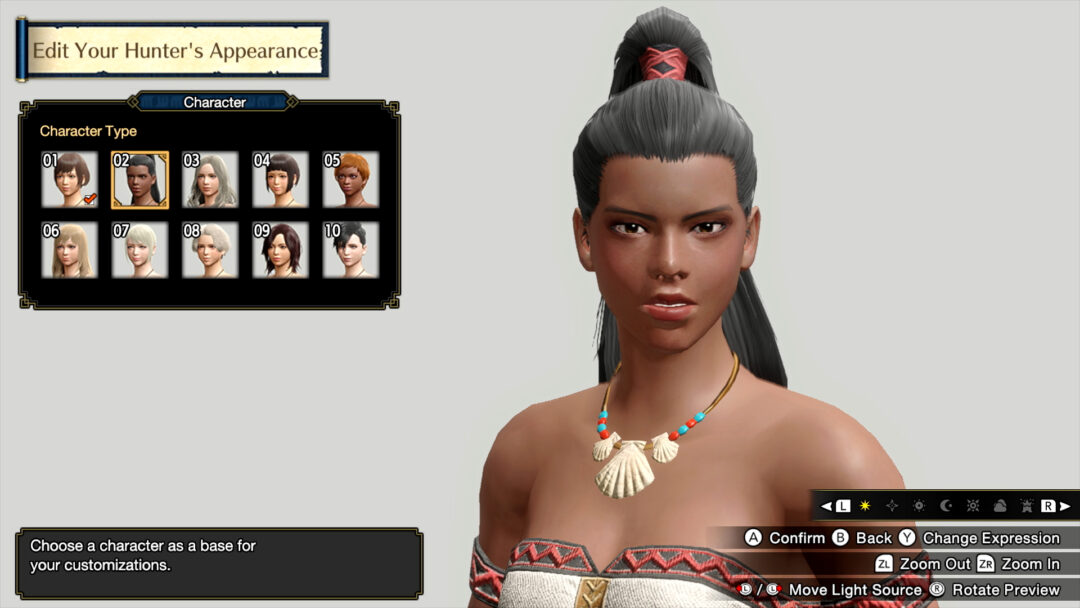Click the left arrow of lighting selector

827,506
